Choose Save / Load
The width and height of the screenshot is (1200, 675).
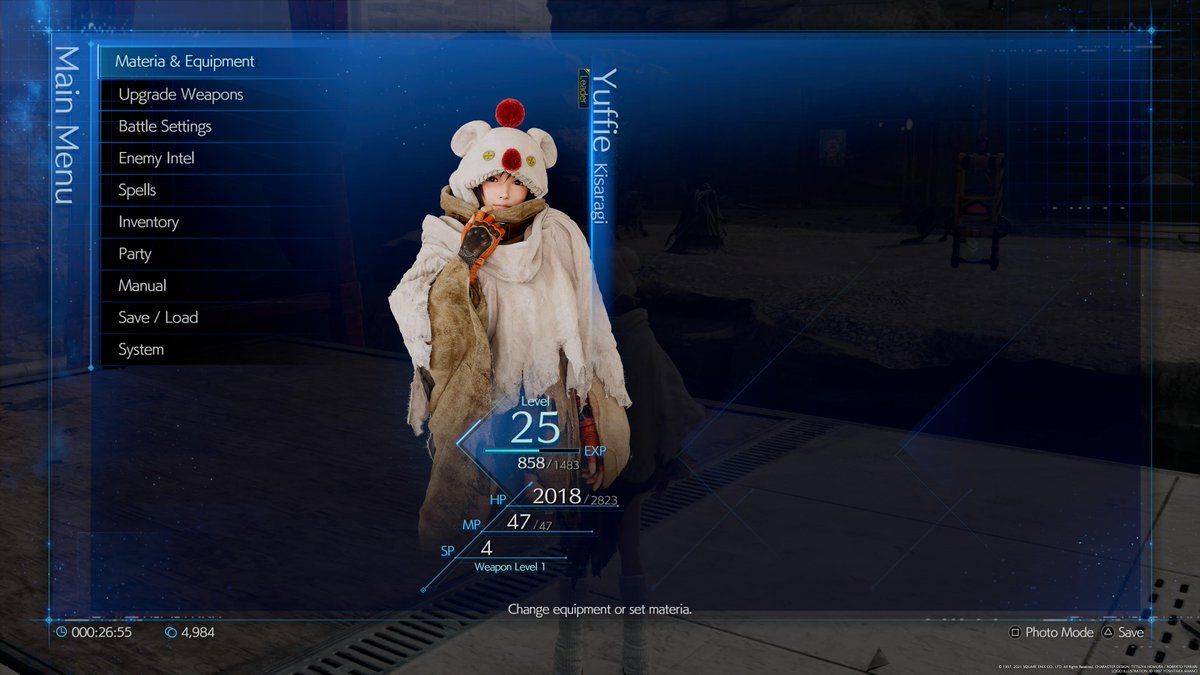158,318
